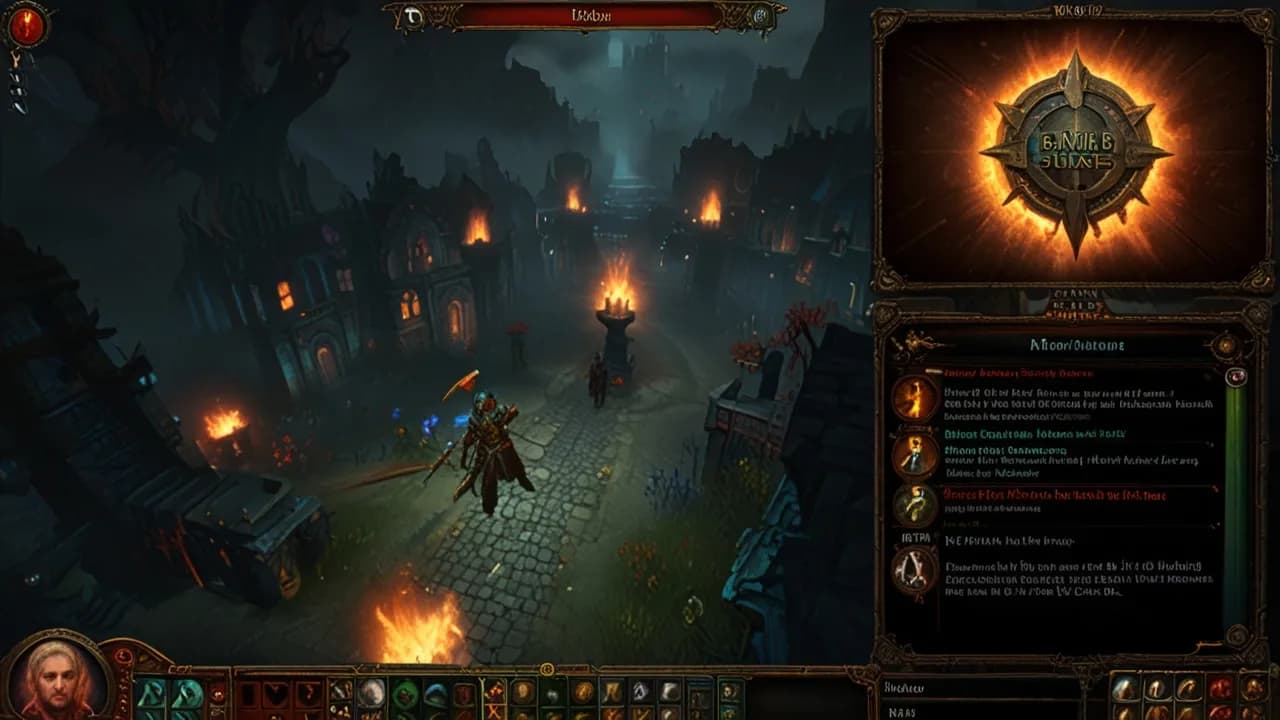Click the round button left of the top bar
The height and width of the screenshot is (720, 1280).
point(413,16)
